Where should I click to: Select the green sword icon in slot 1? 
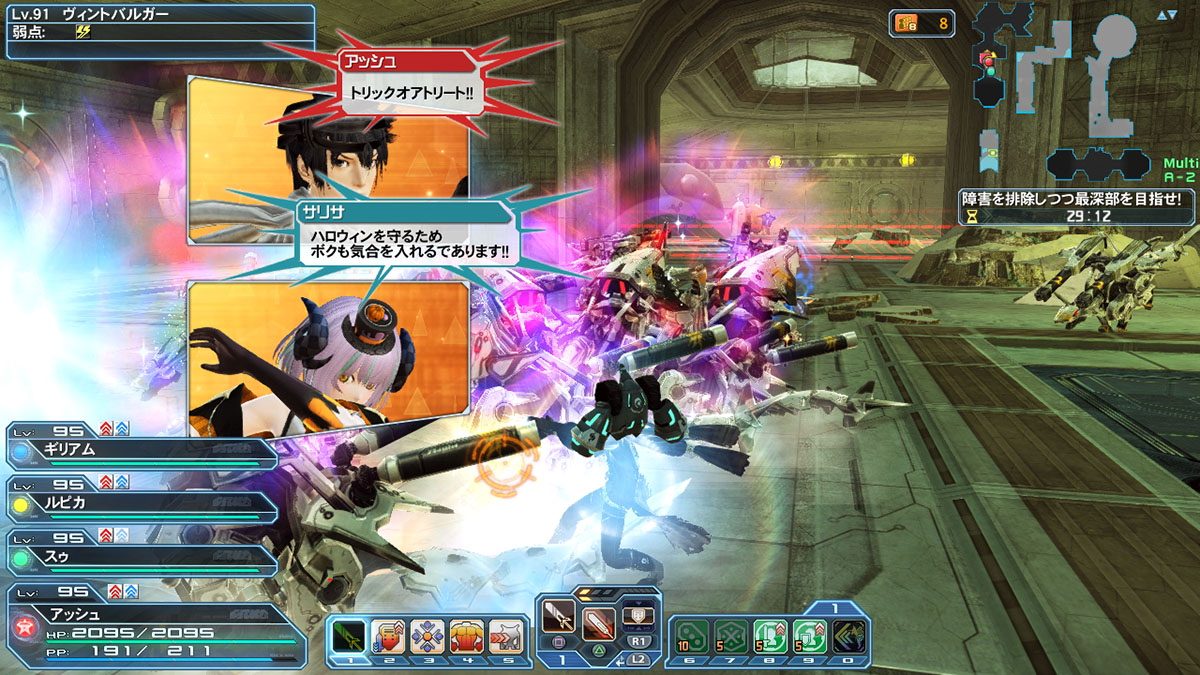point(348,636)
